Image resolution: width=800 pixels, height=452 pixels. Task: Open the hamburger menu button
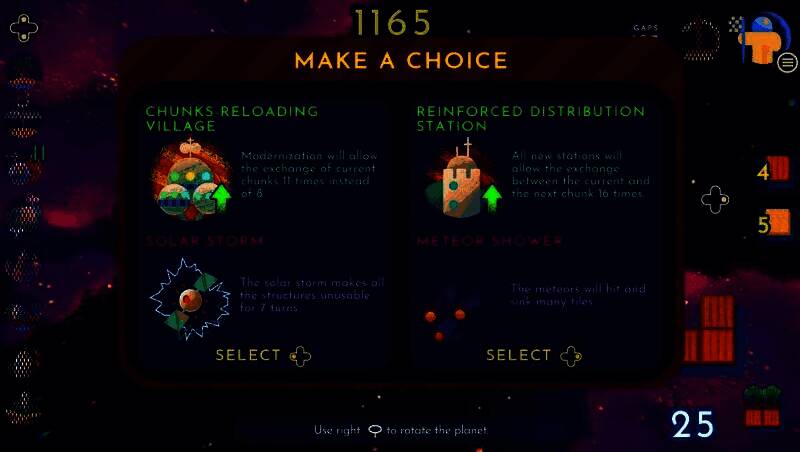coord(787,63)
